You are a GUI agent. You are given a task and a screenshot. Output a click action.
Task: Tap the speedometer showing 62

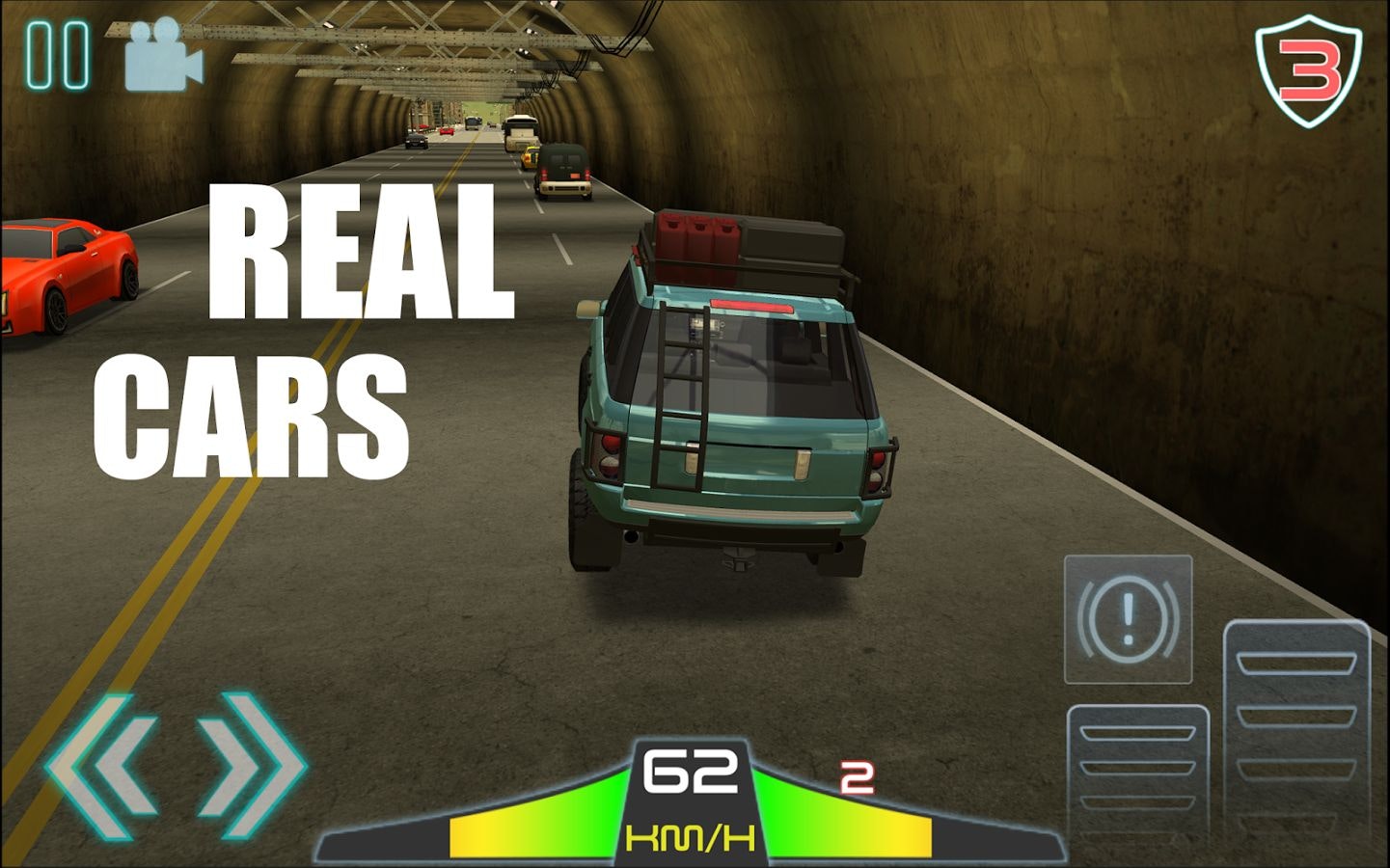coord(691,772)
